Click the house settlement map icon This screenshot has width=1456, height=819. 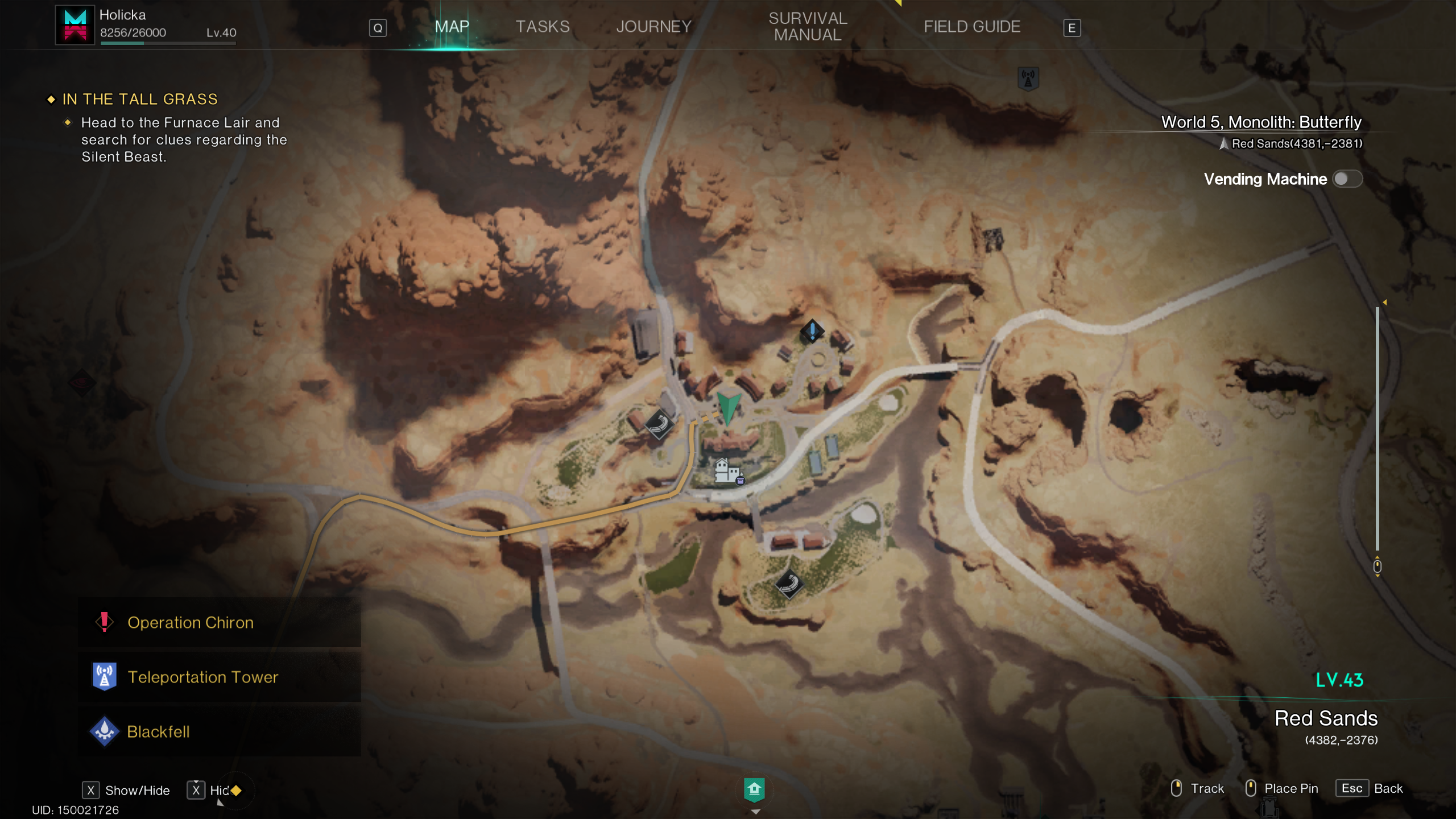pyautogui.click(x=726, y=471)
